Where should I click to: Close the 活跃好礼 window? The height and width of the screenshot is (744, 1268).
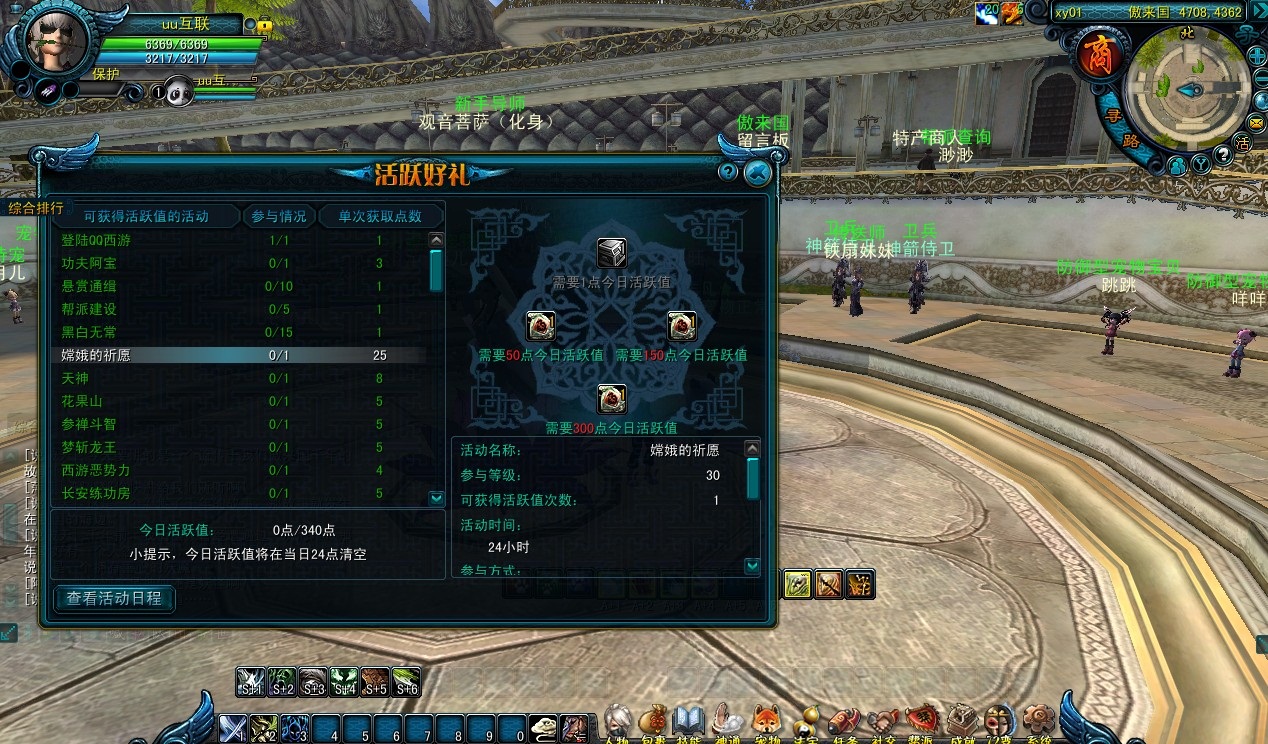tap(758, 173)
